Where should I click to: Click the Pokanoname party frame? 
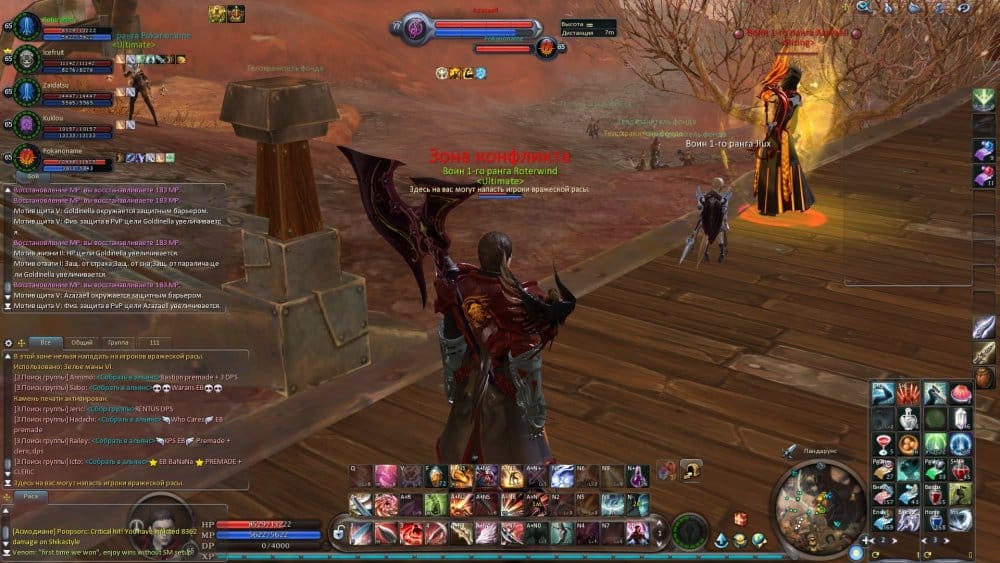click(x=60, y=157)
